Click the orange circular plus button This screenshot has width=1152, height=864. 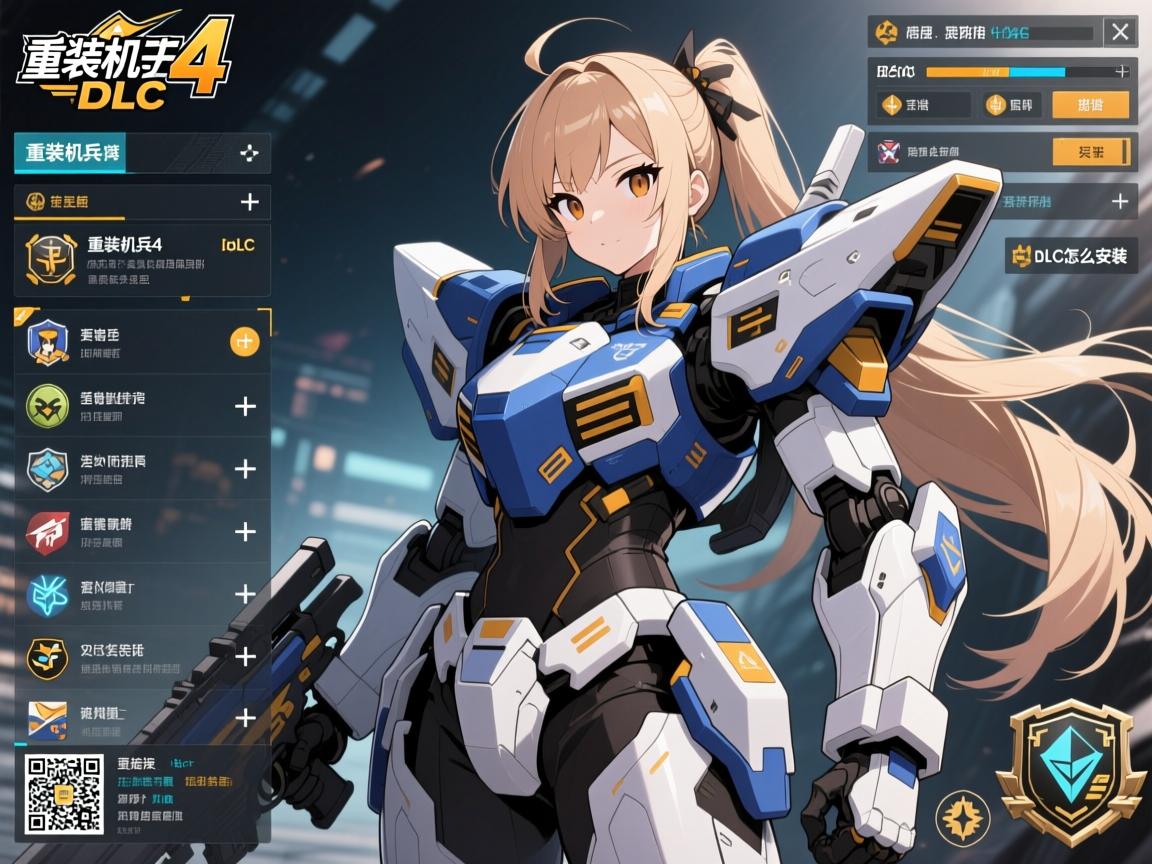click(245, 342)
